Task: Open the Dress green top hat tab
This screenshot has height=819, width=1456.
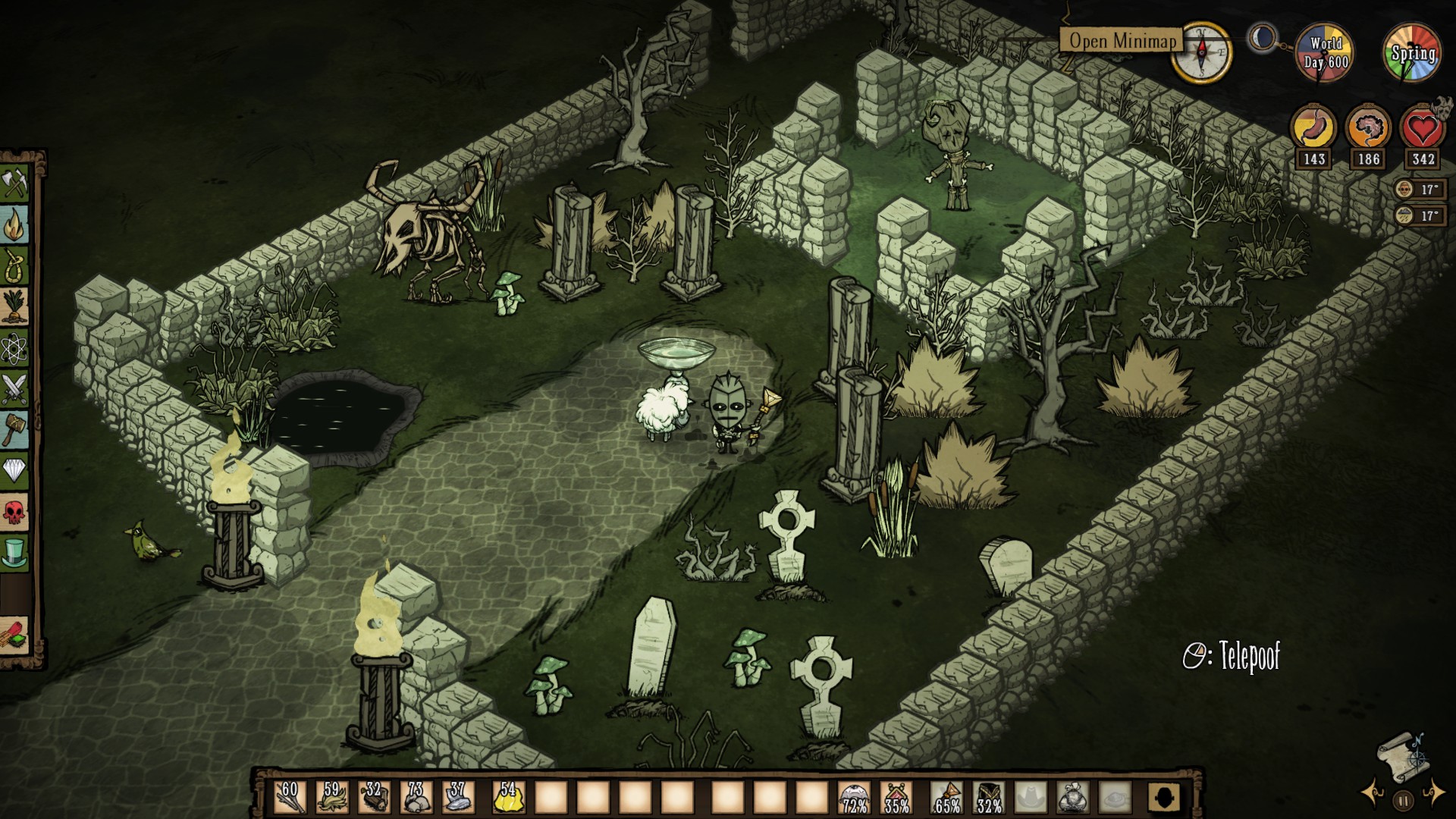Action: [14, 553]
